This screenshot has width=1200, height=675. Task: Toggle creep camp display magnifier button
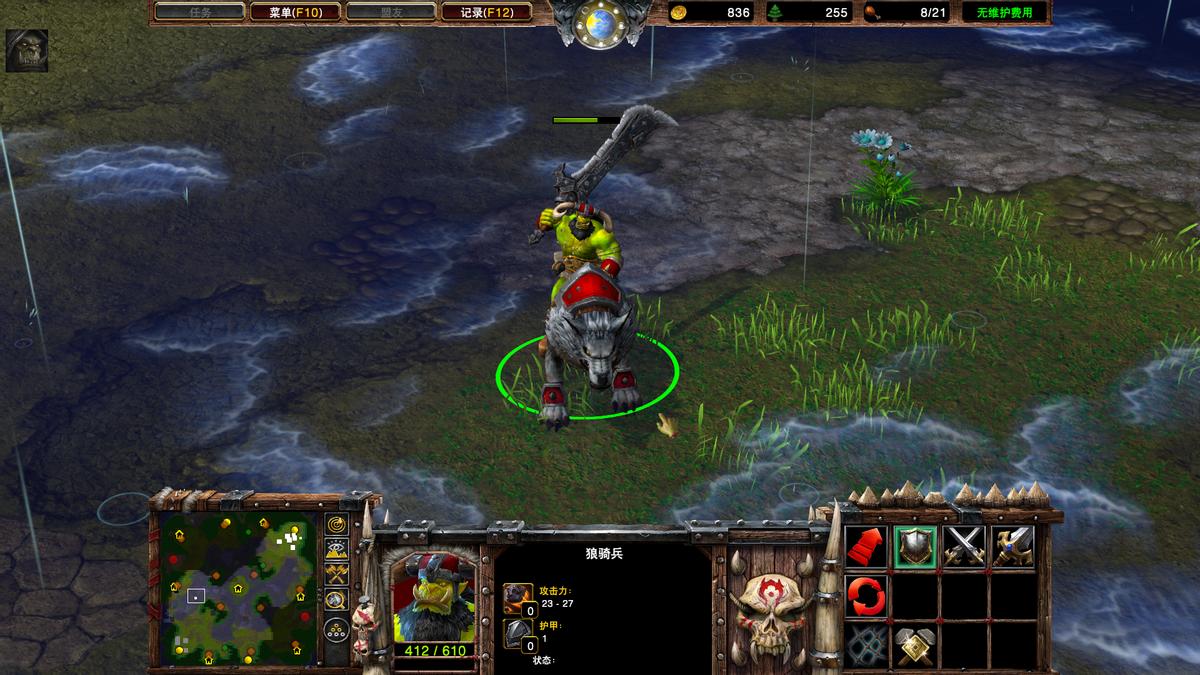(336, 600)
